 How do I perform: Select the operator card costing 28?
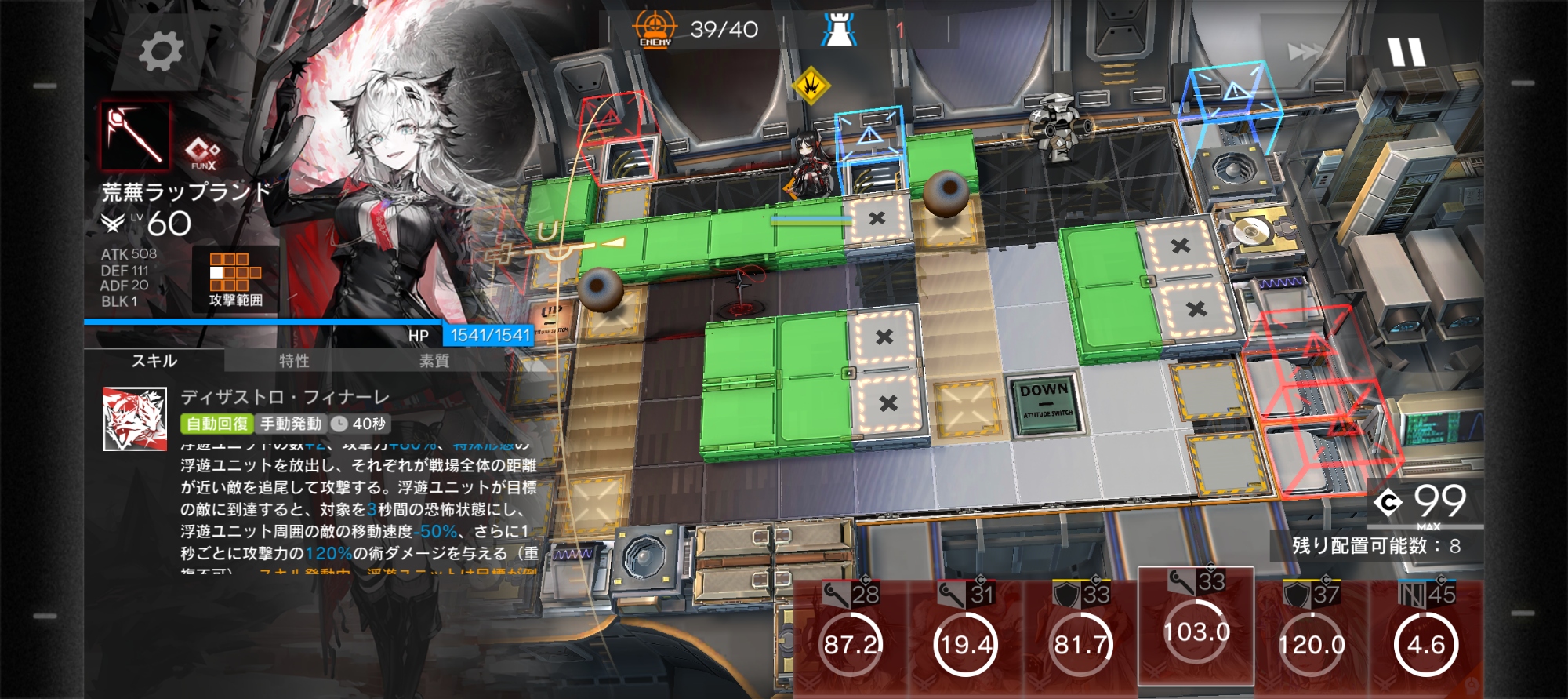pos(851,638)
